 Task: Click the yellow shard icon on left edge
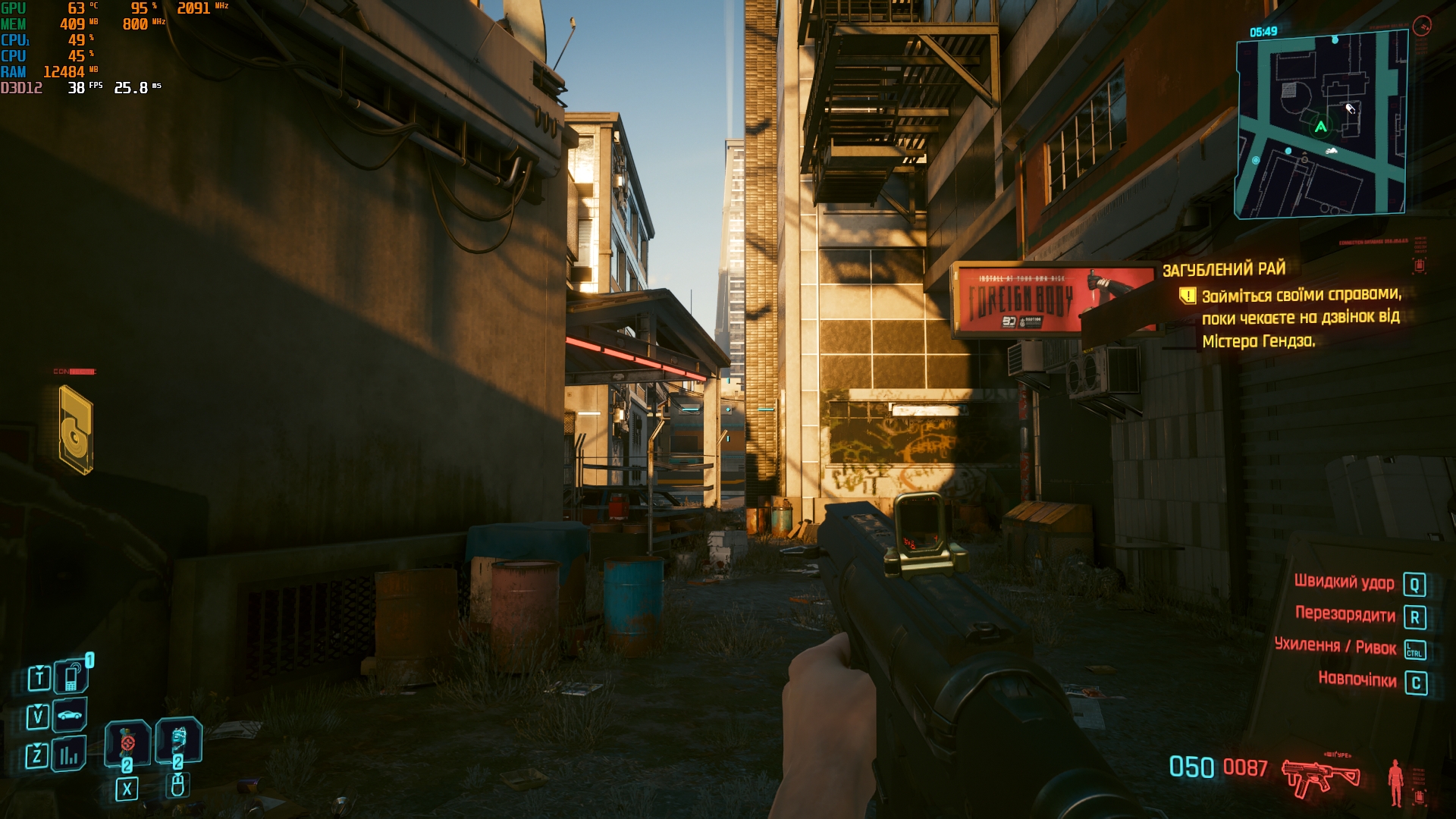[x=76, y=430]
